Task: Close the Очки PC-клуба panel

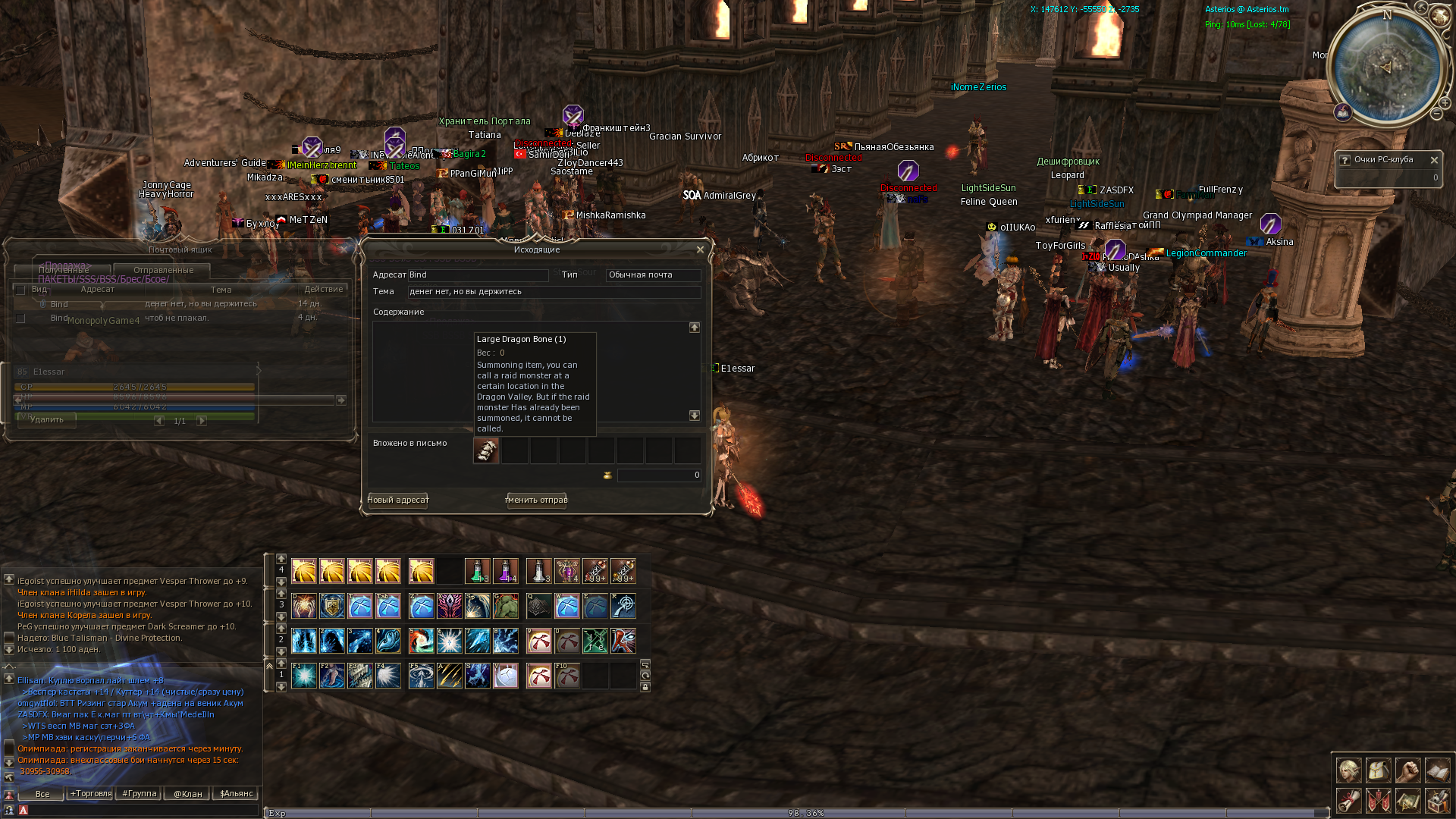Action: [x=1434, y=160]
